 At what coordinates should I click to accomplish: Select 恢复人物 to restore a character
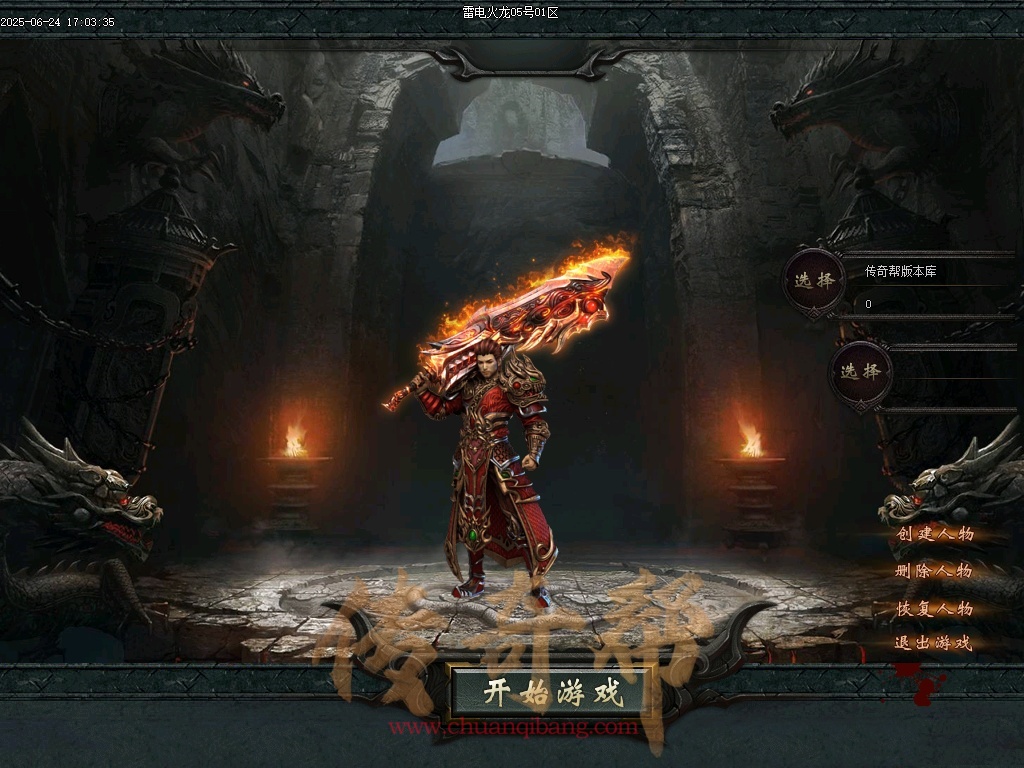click(934, 608)
